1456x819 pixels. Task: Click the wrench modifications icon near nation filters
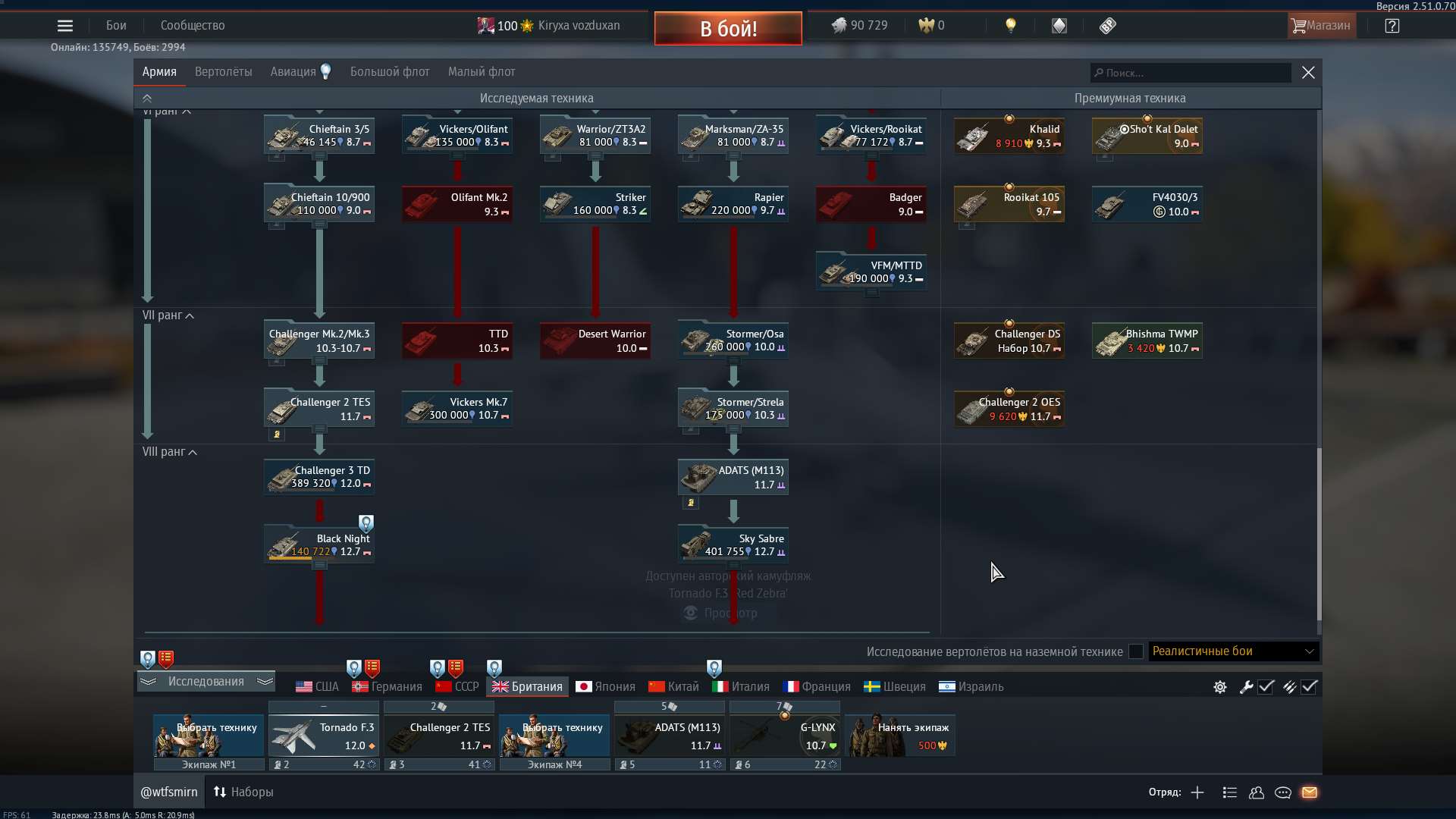coord(1246,687)
